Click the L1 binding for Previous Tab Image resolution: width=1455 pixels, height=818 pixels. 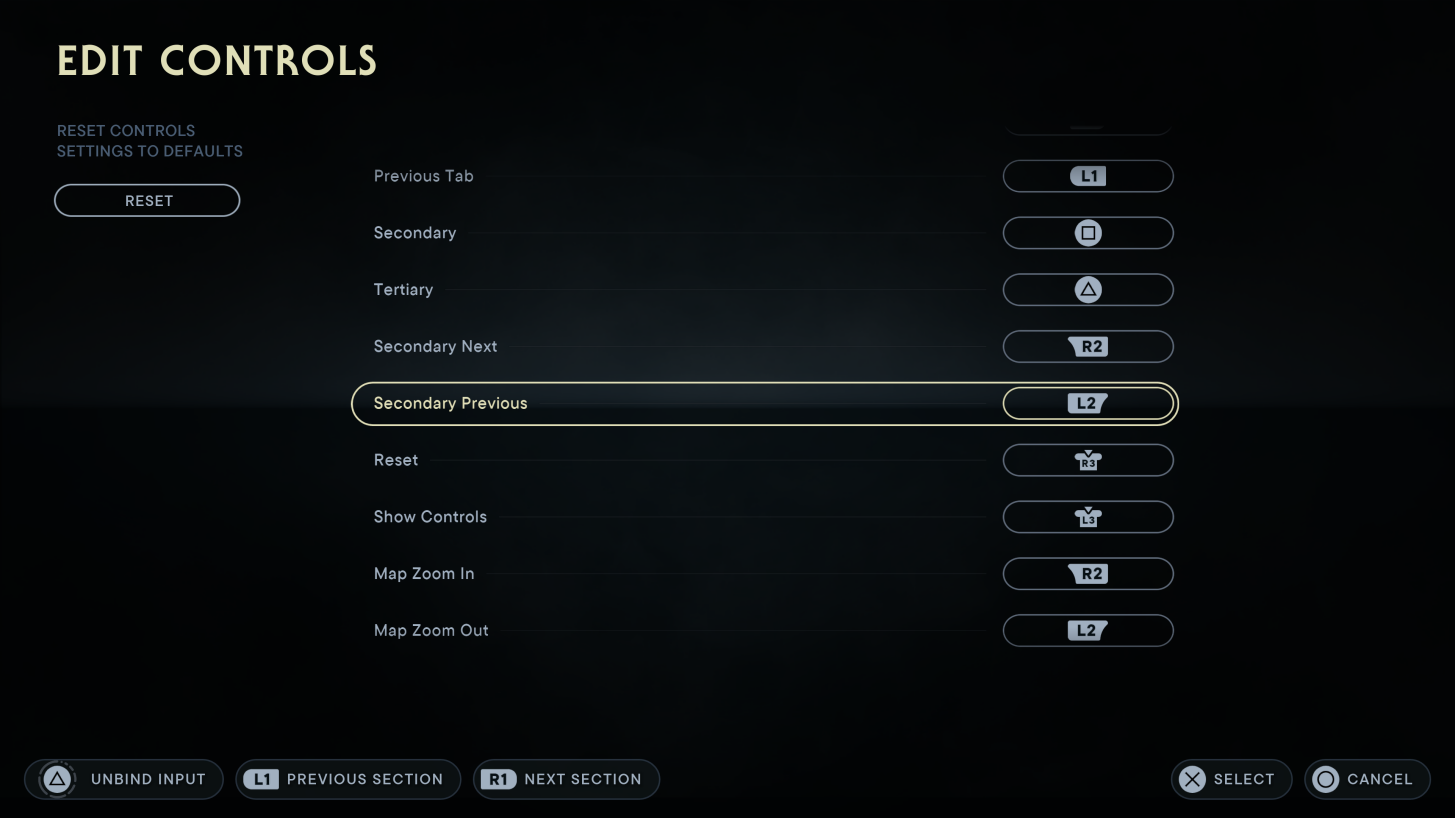pos(1087,176)
